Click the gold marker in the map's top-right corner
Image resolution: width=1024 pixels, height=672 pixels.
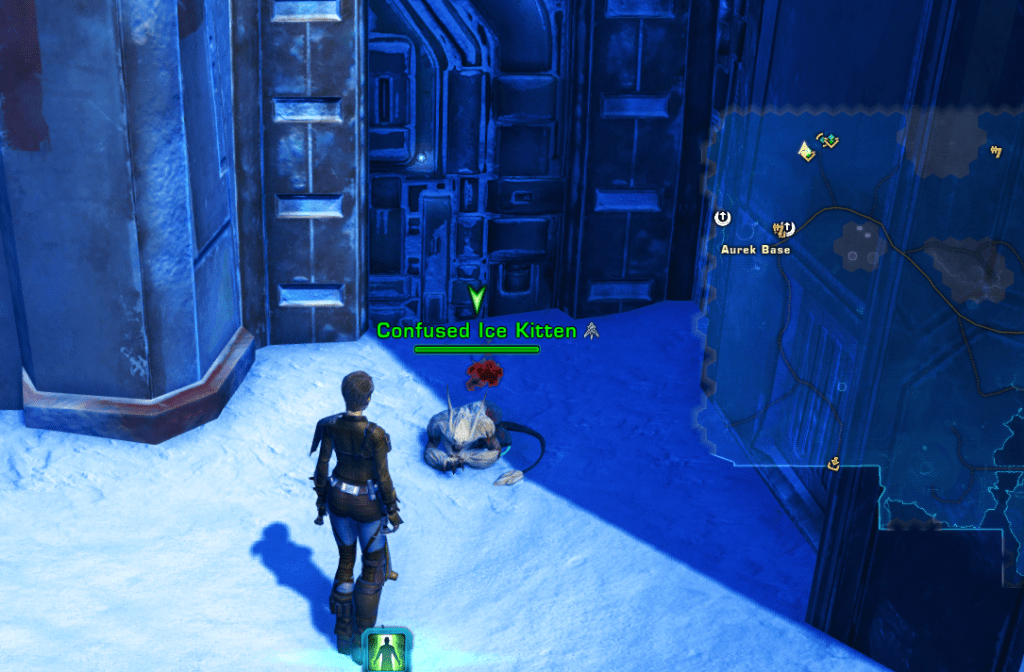995,152
